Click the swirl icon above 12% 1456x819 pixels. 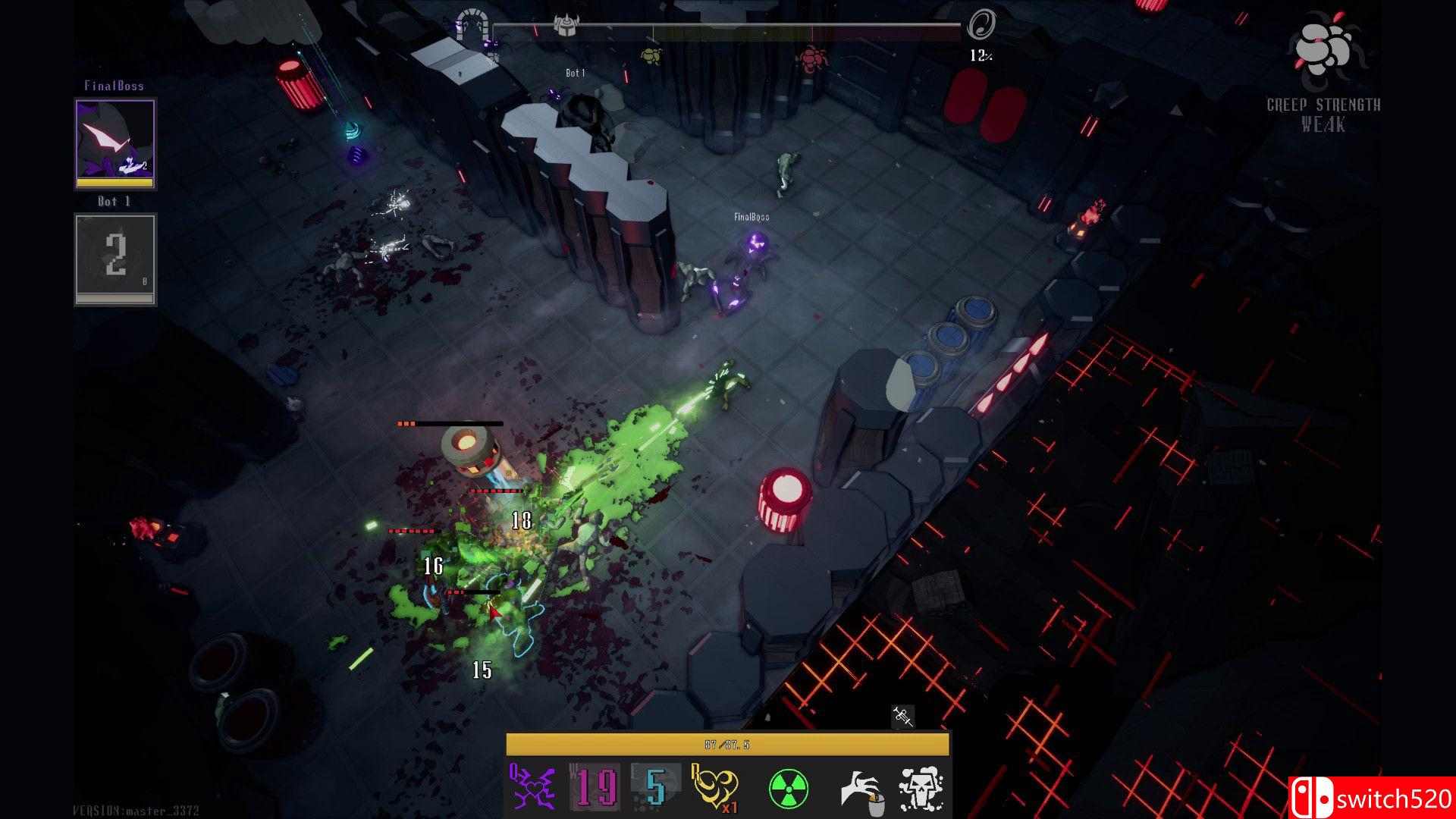coord(980,25)
